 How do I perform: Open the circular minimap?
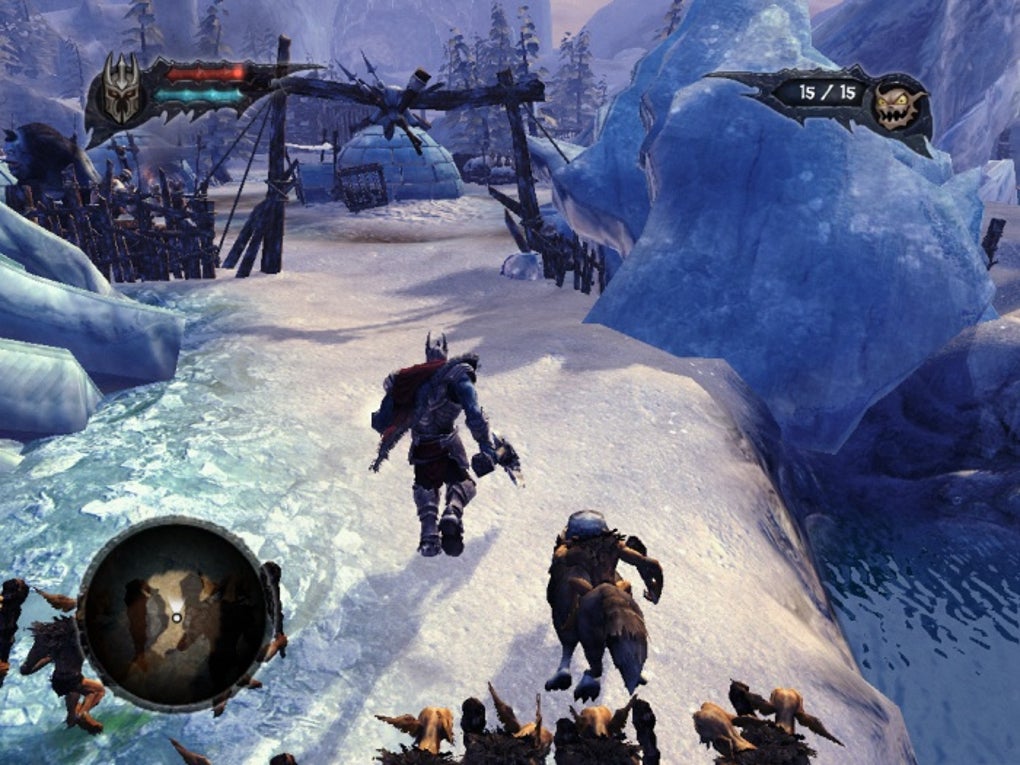click(x=176, y=613)
